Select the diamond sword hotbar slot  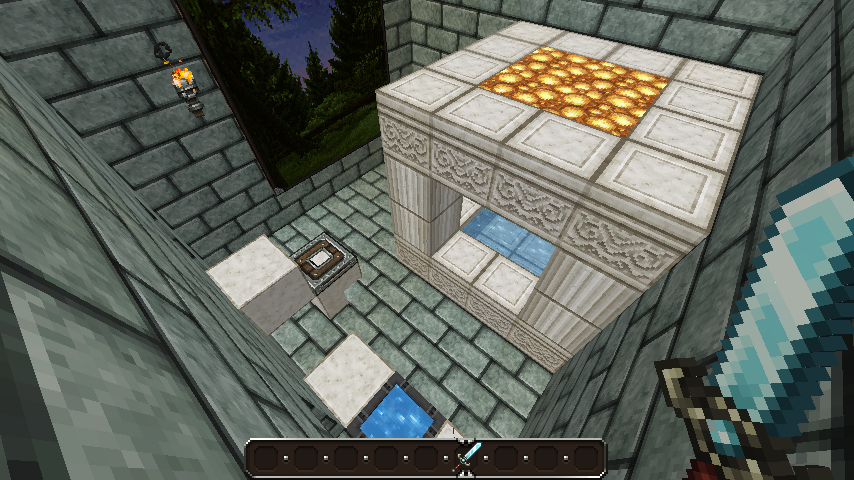[466, 458]
